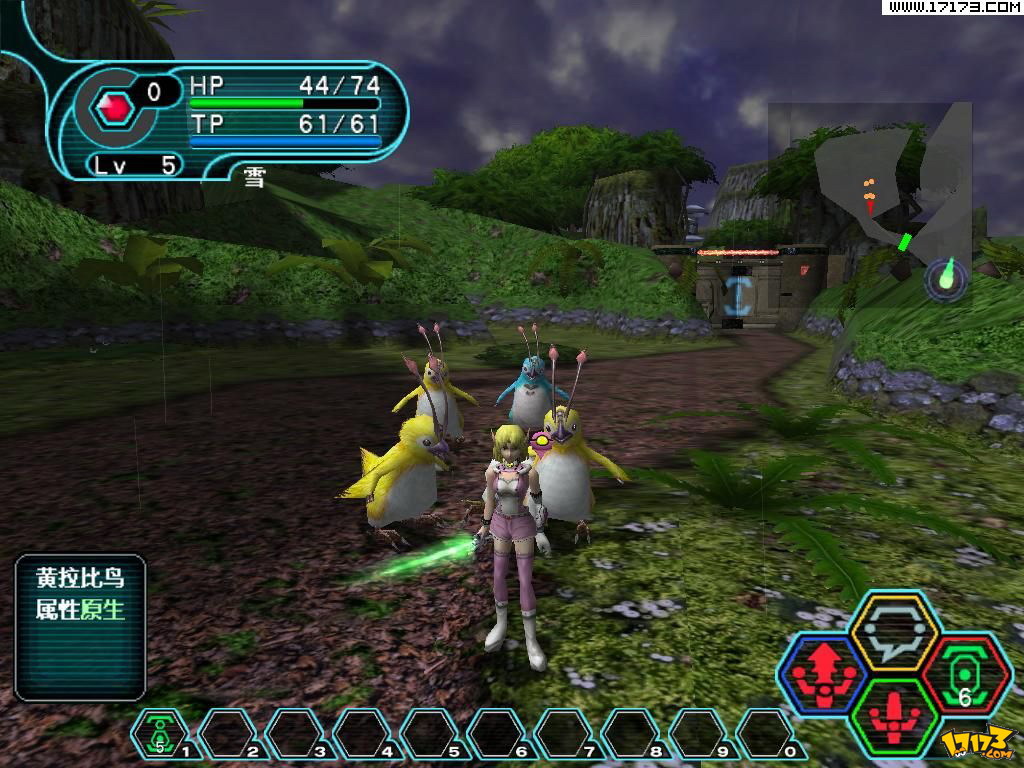
Task: Select the target info panel with Chinese text
Action: point(81,627)
